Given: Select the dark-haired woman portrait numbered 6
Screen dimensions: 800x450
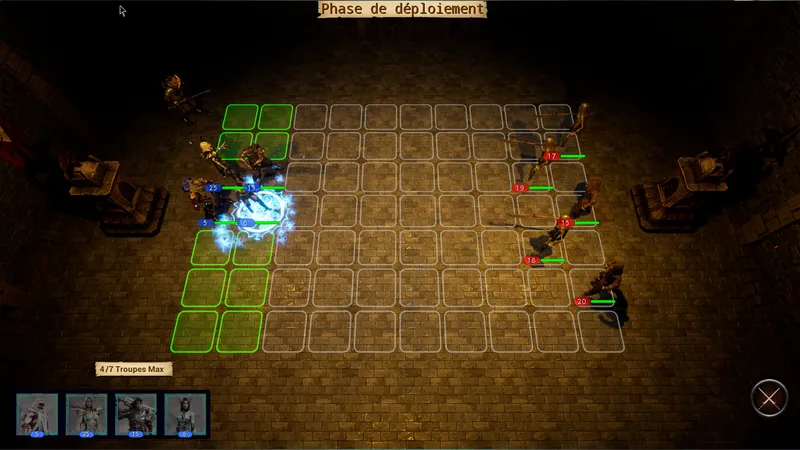Looking at the screenshot, I should 186,413.
